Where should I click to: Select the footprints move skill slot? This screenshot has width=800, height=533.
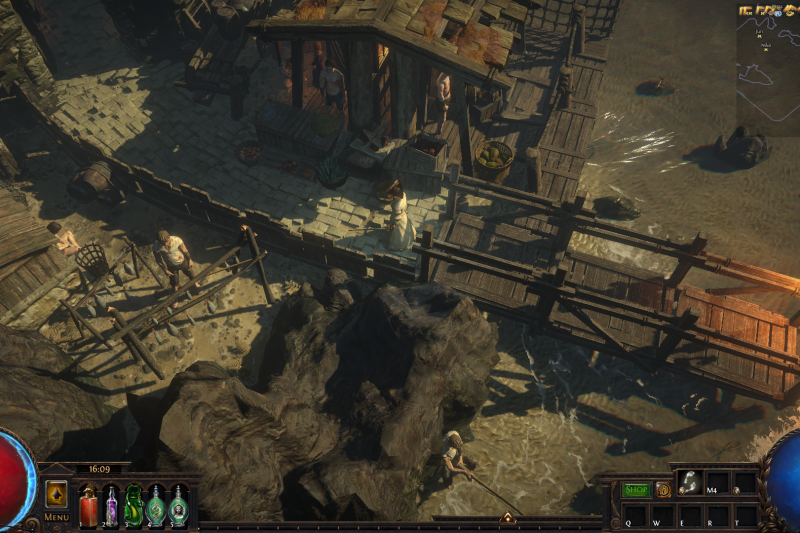point(689,483)
